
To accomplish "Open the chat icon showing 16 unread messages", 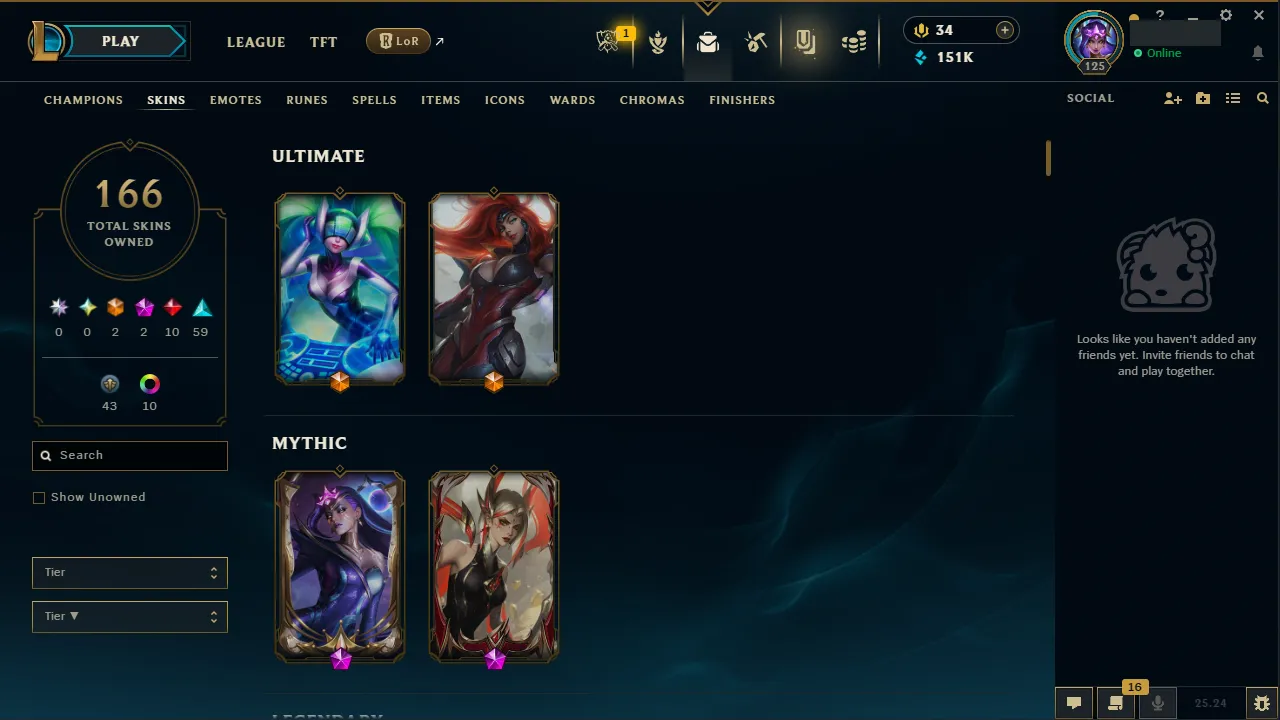I will (x=1115, y=702).
